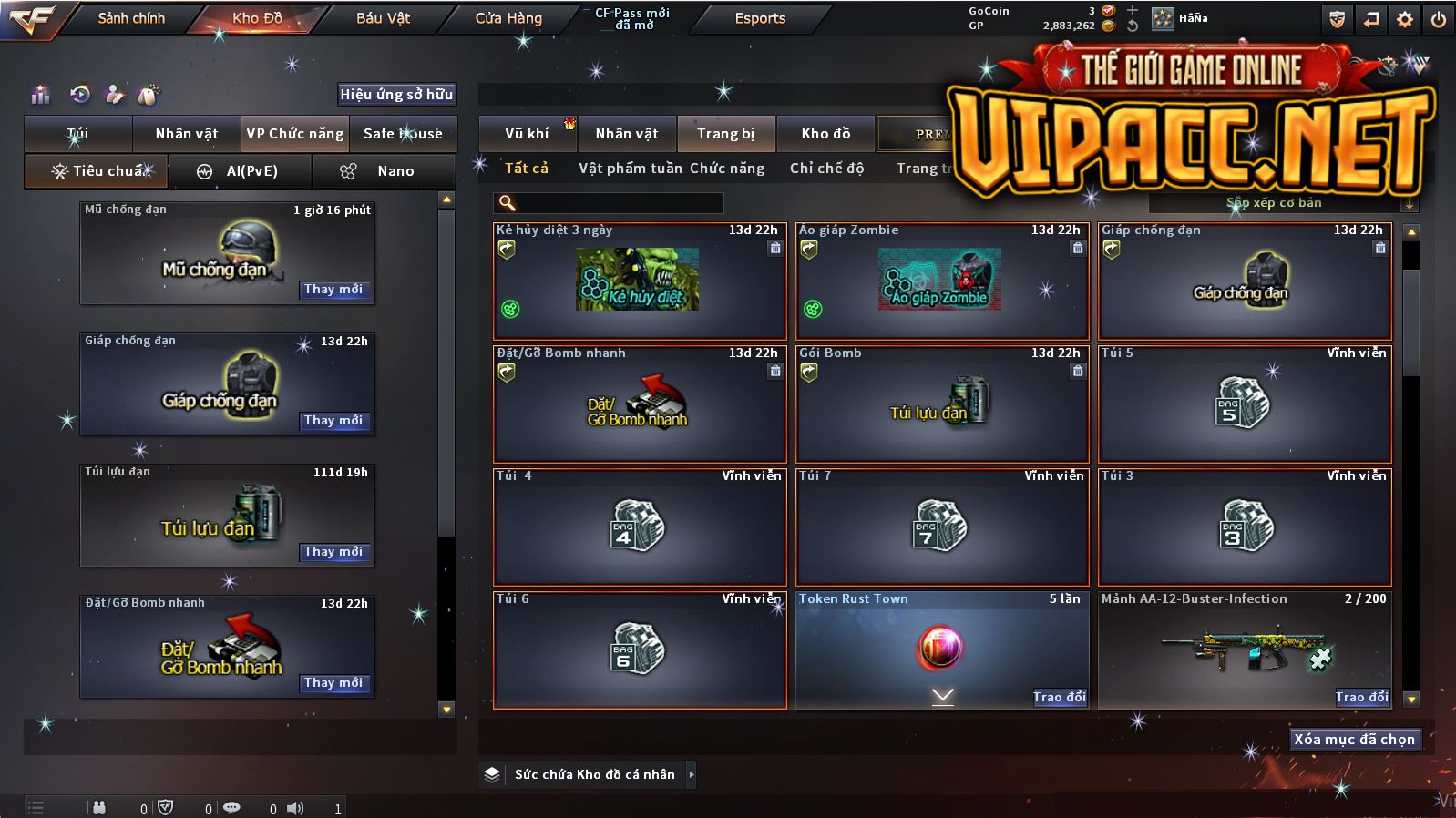Renew the Mũ chống đạn helmet
This screenshot has width=1456, height=818.
333,290
